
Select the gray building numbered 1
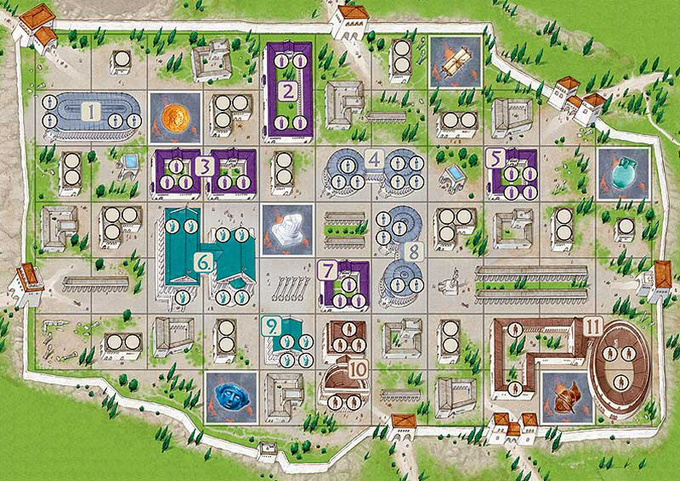point(90,112)
